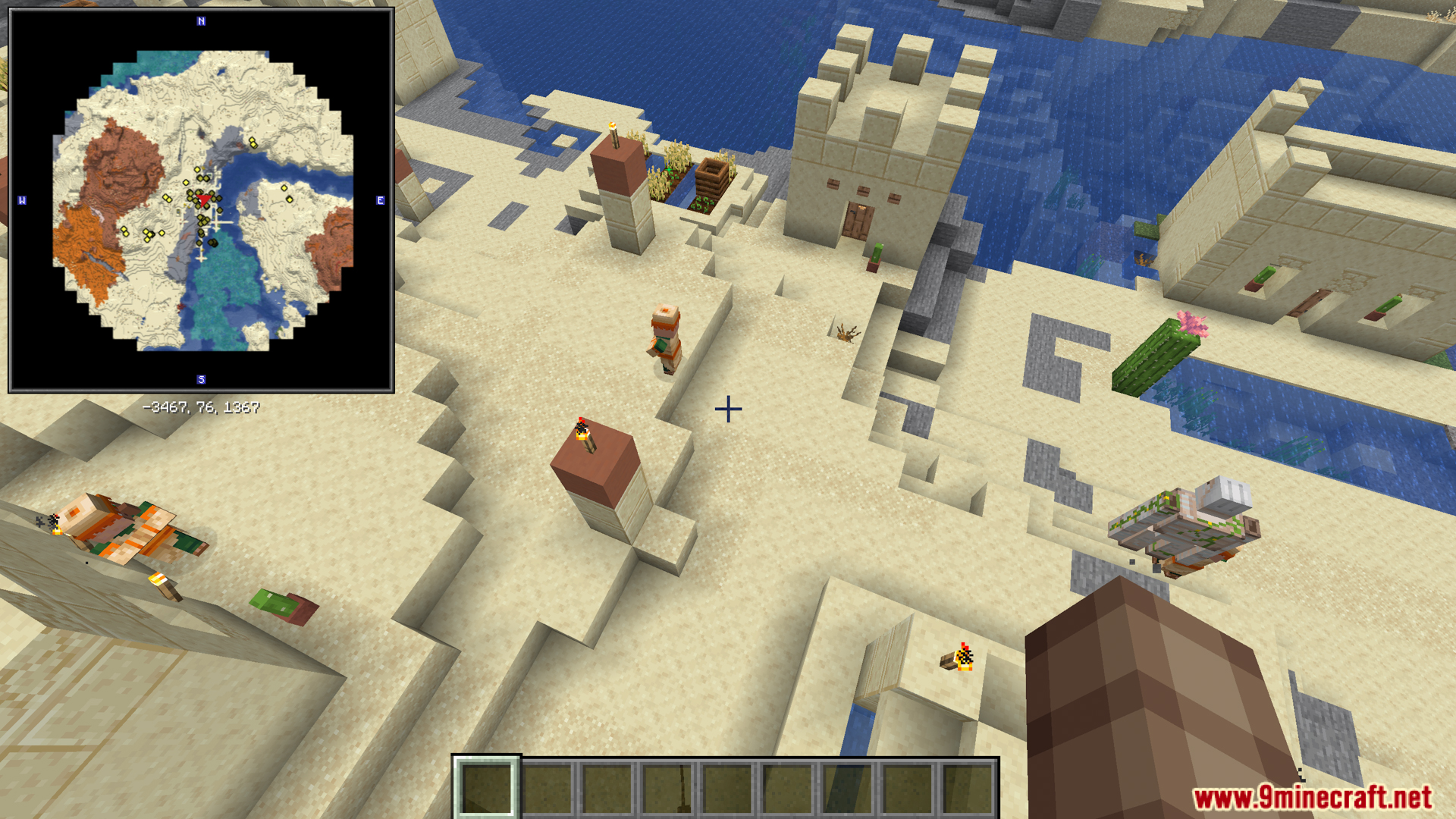This screenshot has height=819, width=1456.
Task: Select the red player arrow on the minimap
Action: pos(203,199)
